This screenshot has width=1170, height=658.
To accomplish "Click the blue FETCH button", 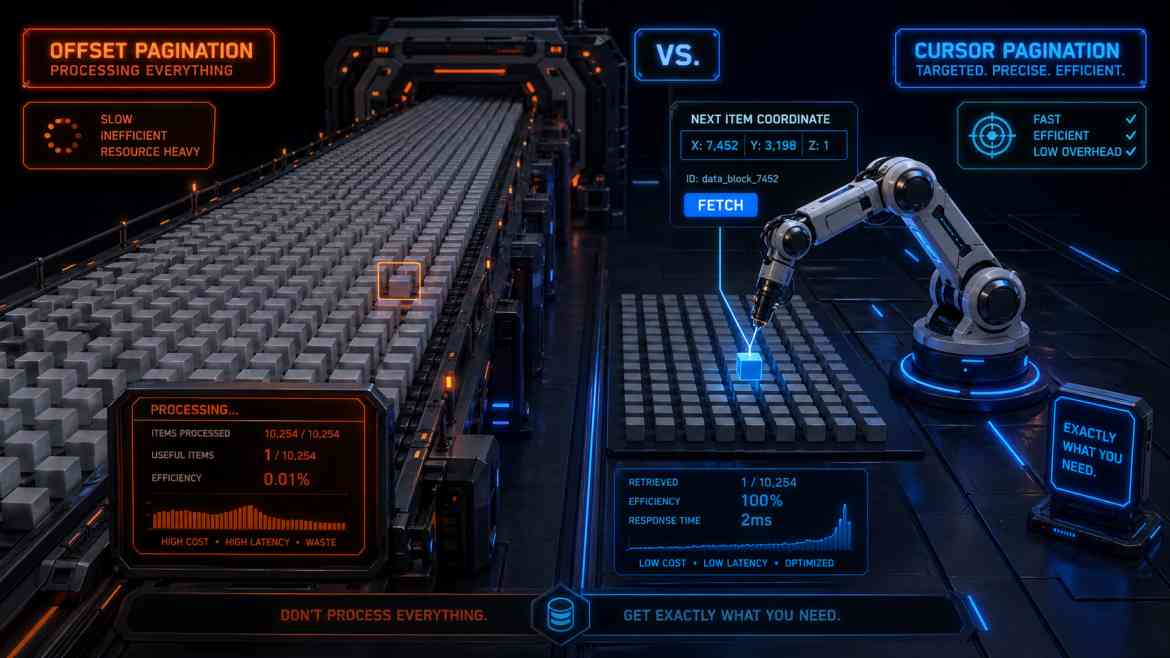I will pyautogui.click(x=720, y=205).
